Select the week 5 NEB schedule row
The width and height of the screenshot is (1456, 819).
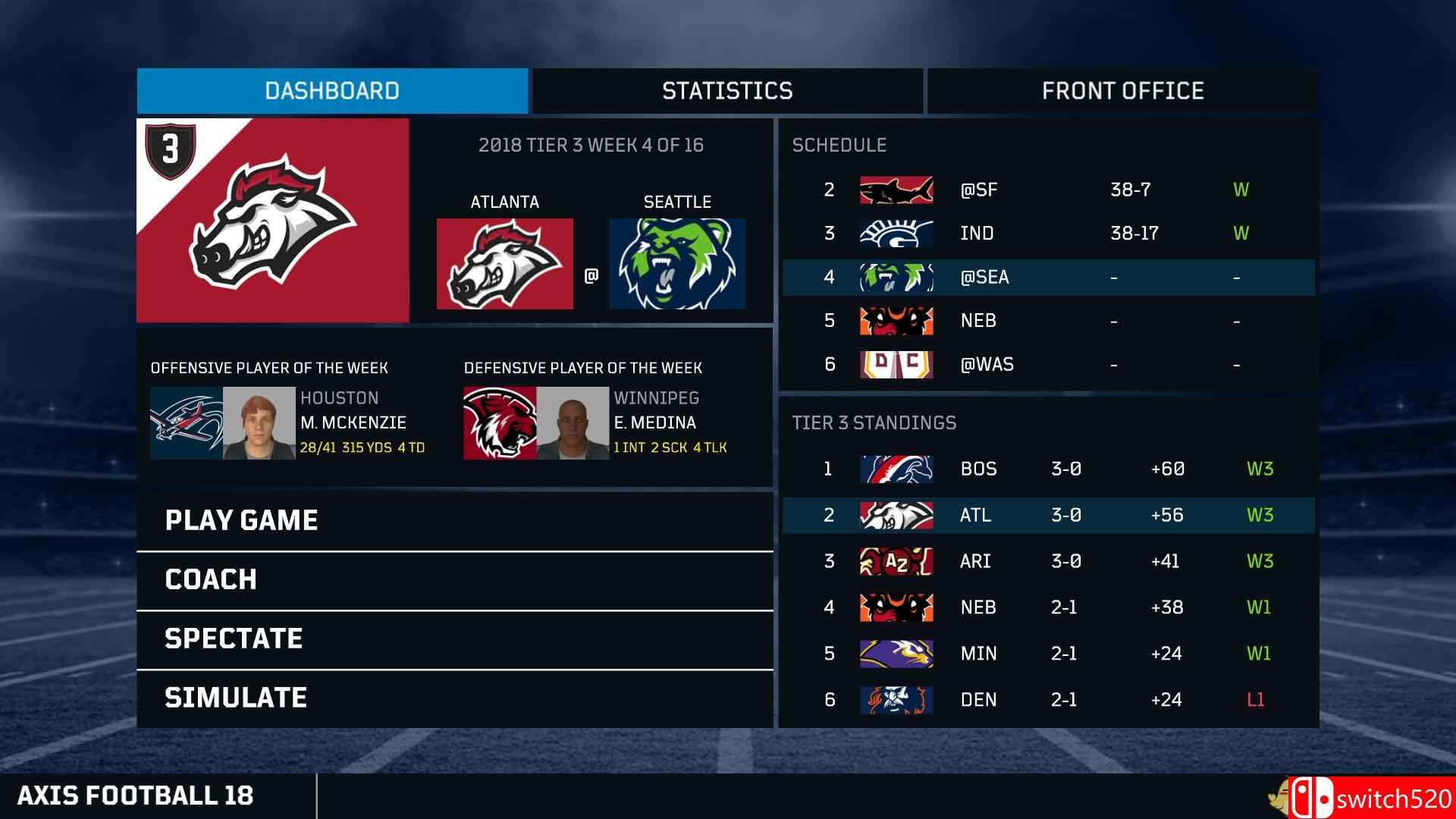(x=1048, y=321)
